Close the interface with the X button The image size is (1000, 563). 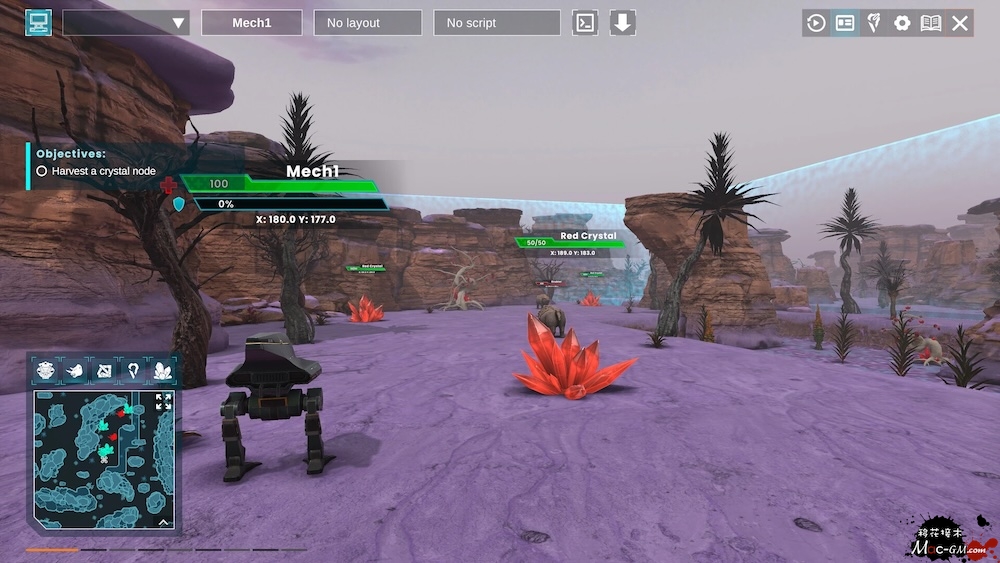[960, 23]
